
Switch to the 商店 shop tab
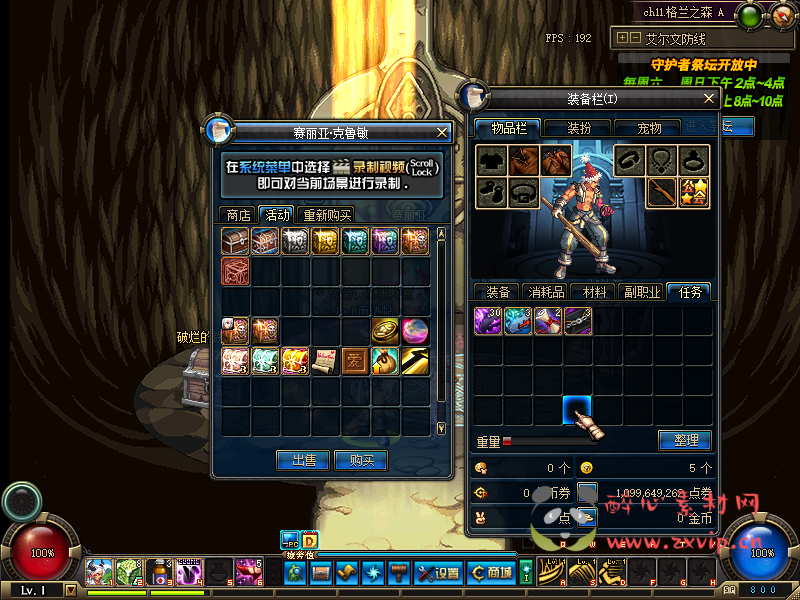(238, 215)
